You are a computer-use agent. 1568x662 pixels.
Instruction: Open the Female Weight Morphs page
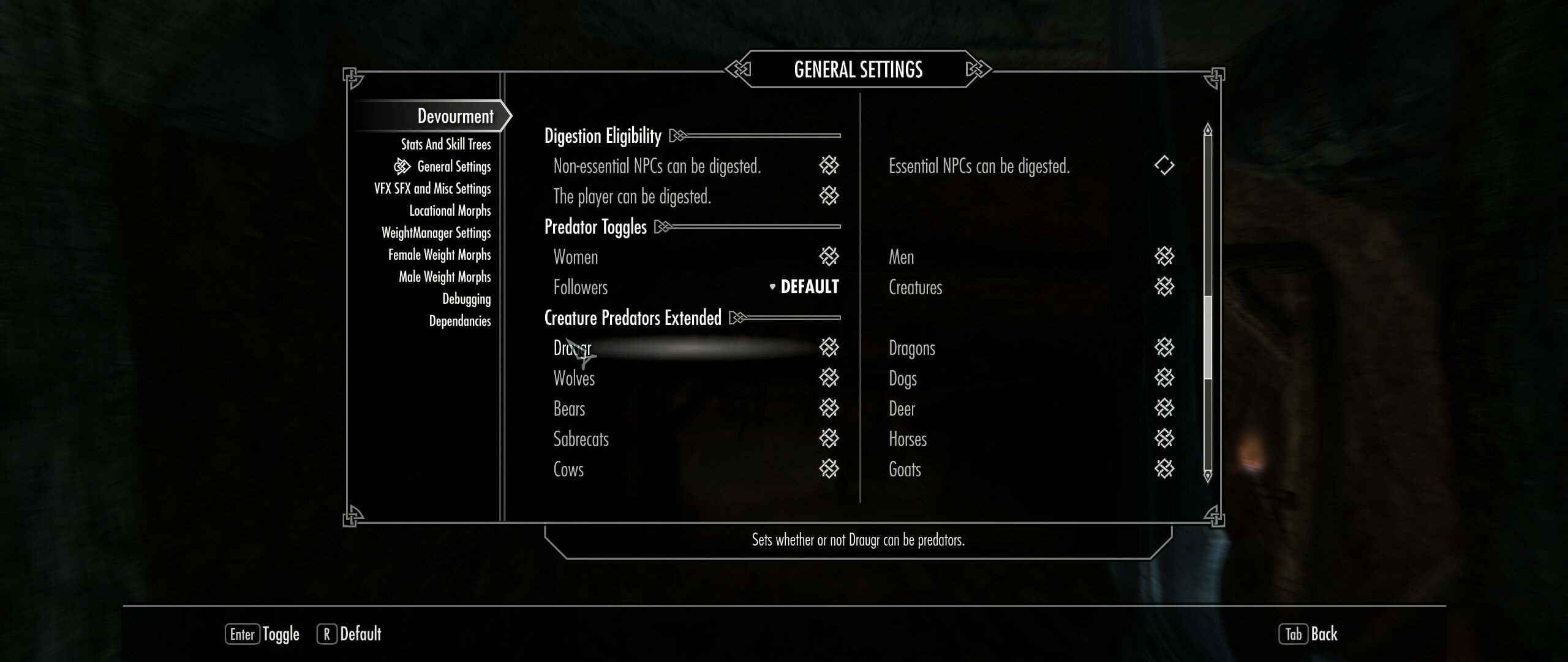[439, 254]
